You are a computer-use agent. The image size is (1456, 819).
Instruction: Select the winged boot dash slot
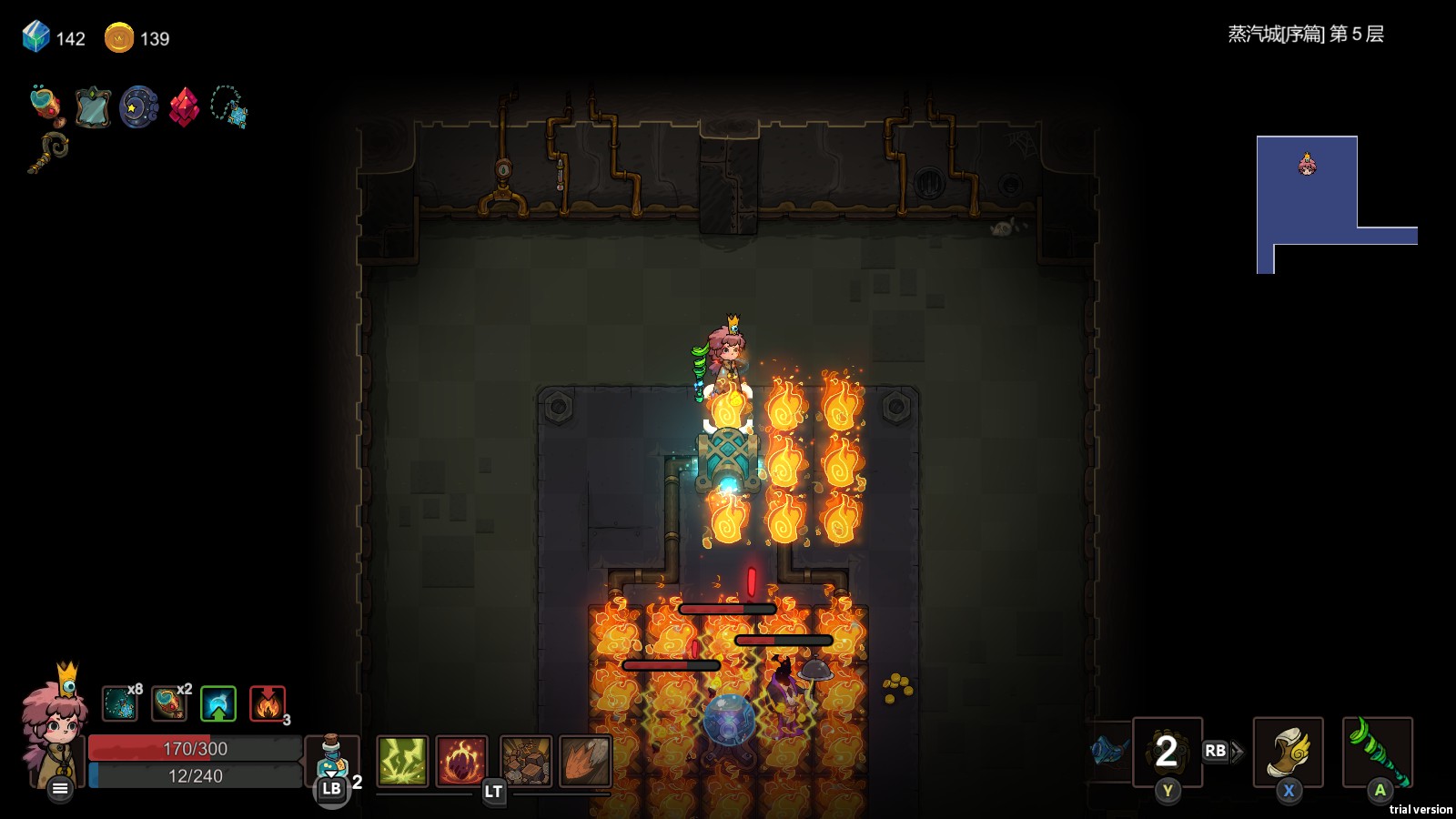[x=1288, y=752]
